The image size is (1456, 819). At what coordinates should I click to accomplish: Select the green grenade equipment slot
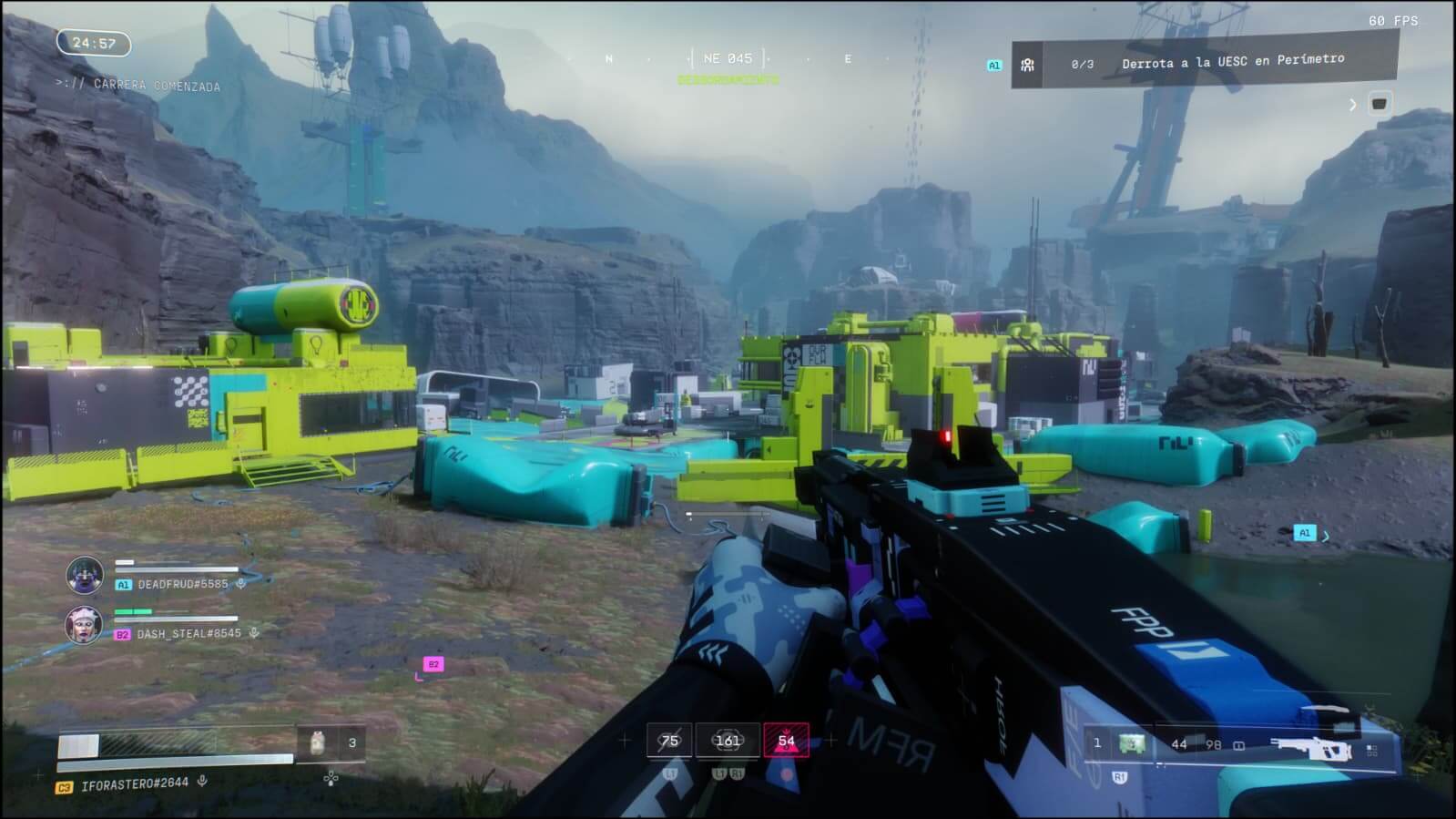point(1132,743)
